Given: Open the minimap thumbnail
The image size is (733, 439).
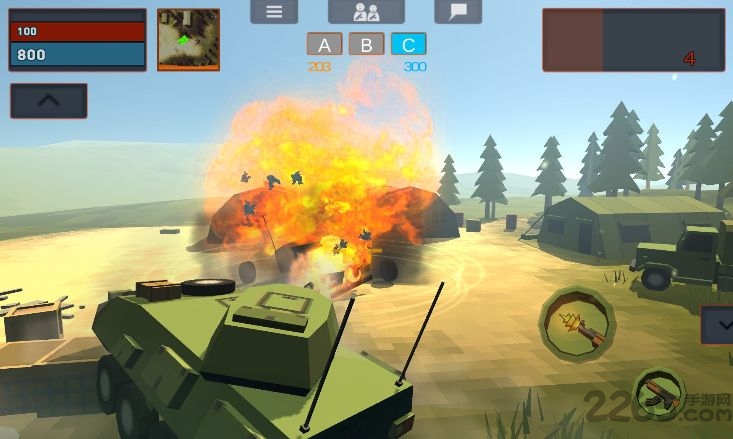Looking at the screenshot, I should pos(188,40).
